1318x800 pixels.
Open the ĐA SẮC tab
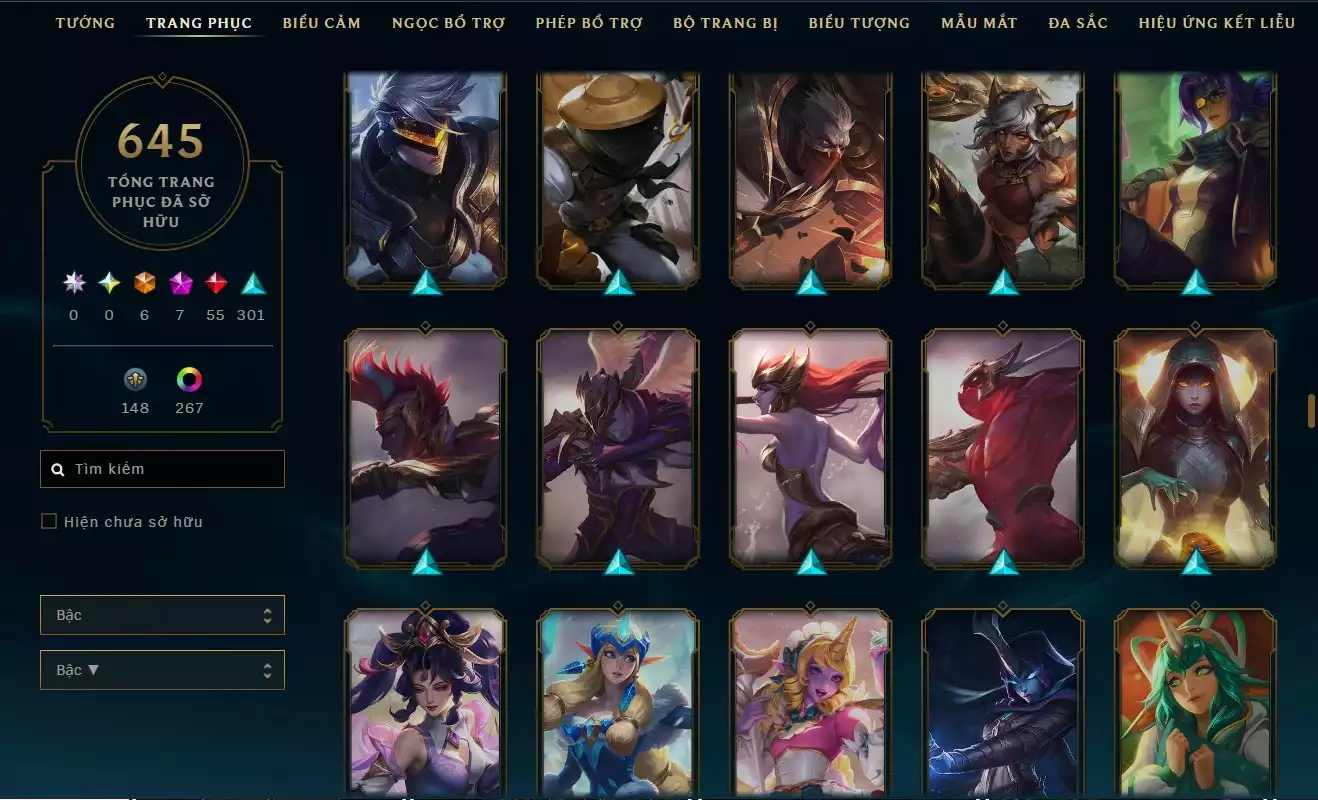point(1076,22)
